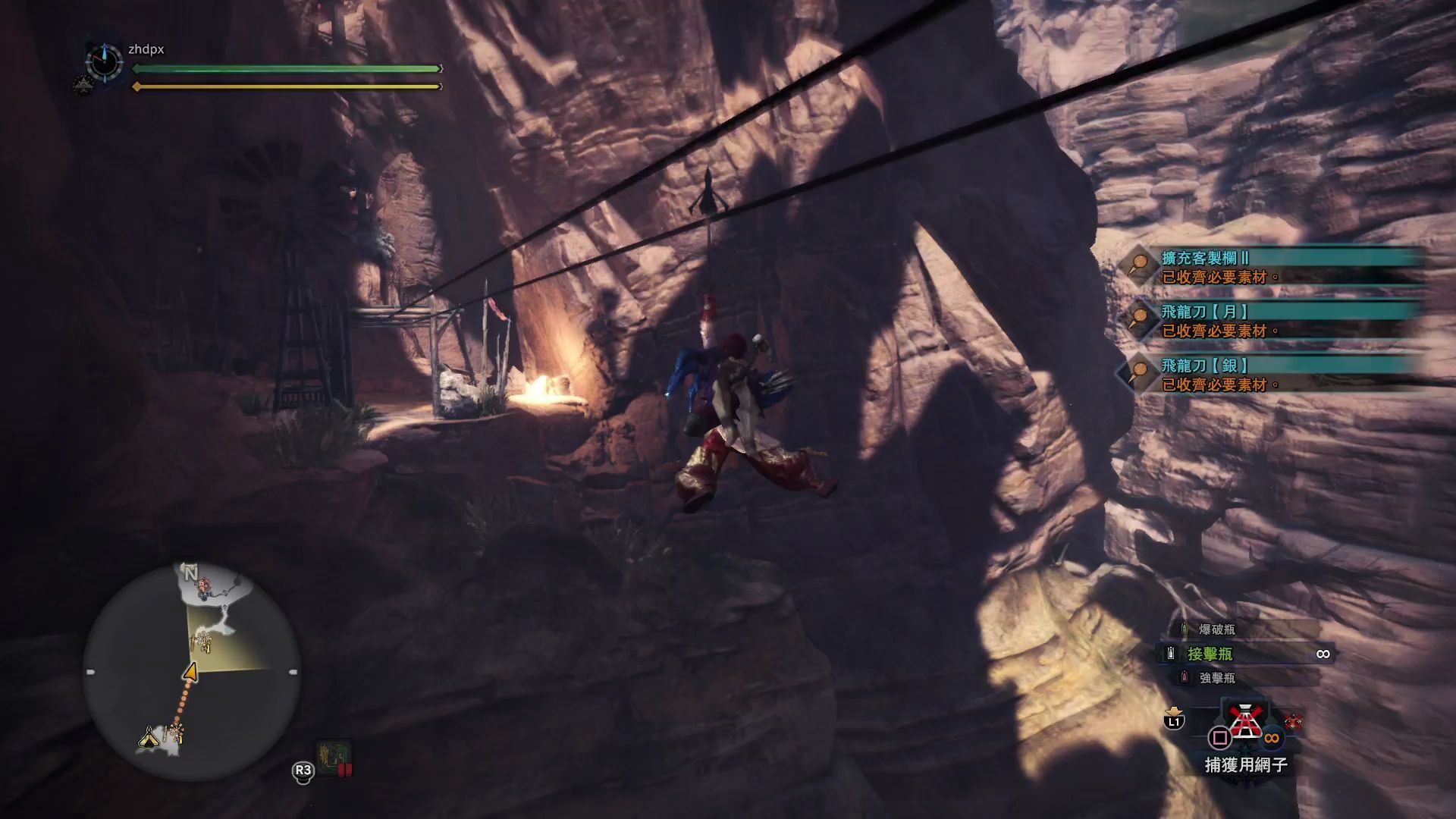
Task: Select the green item icon at bottom left
Action: click(x=334, y=756)
